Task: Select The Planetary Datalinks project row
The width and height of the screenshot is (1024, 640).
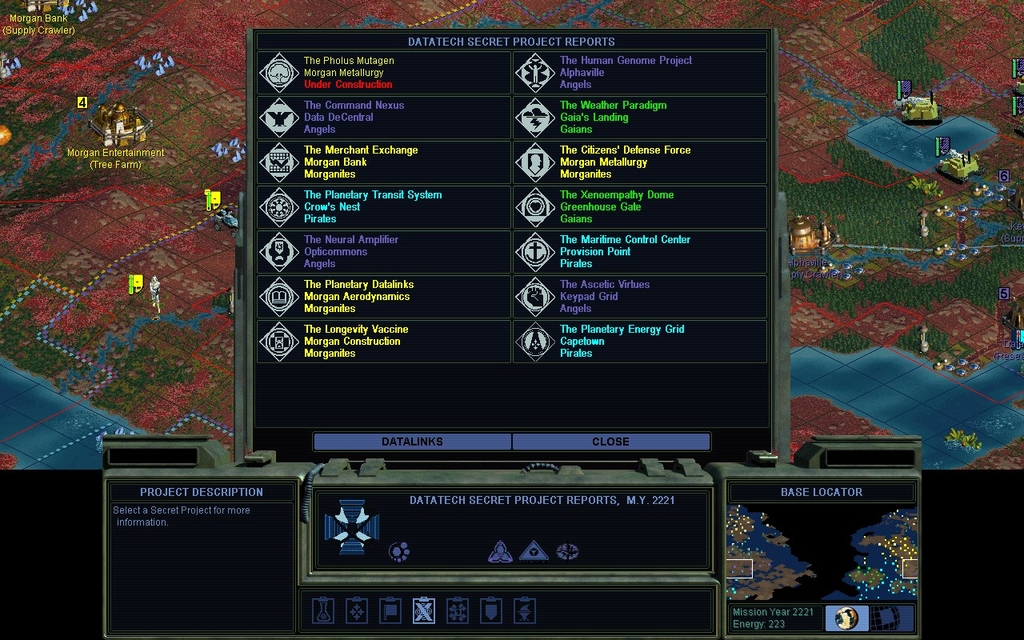Action: 384,297
